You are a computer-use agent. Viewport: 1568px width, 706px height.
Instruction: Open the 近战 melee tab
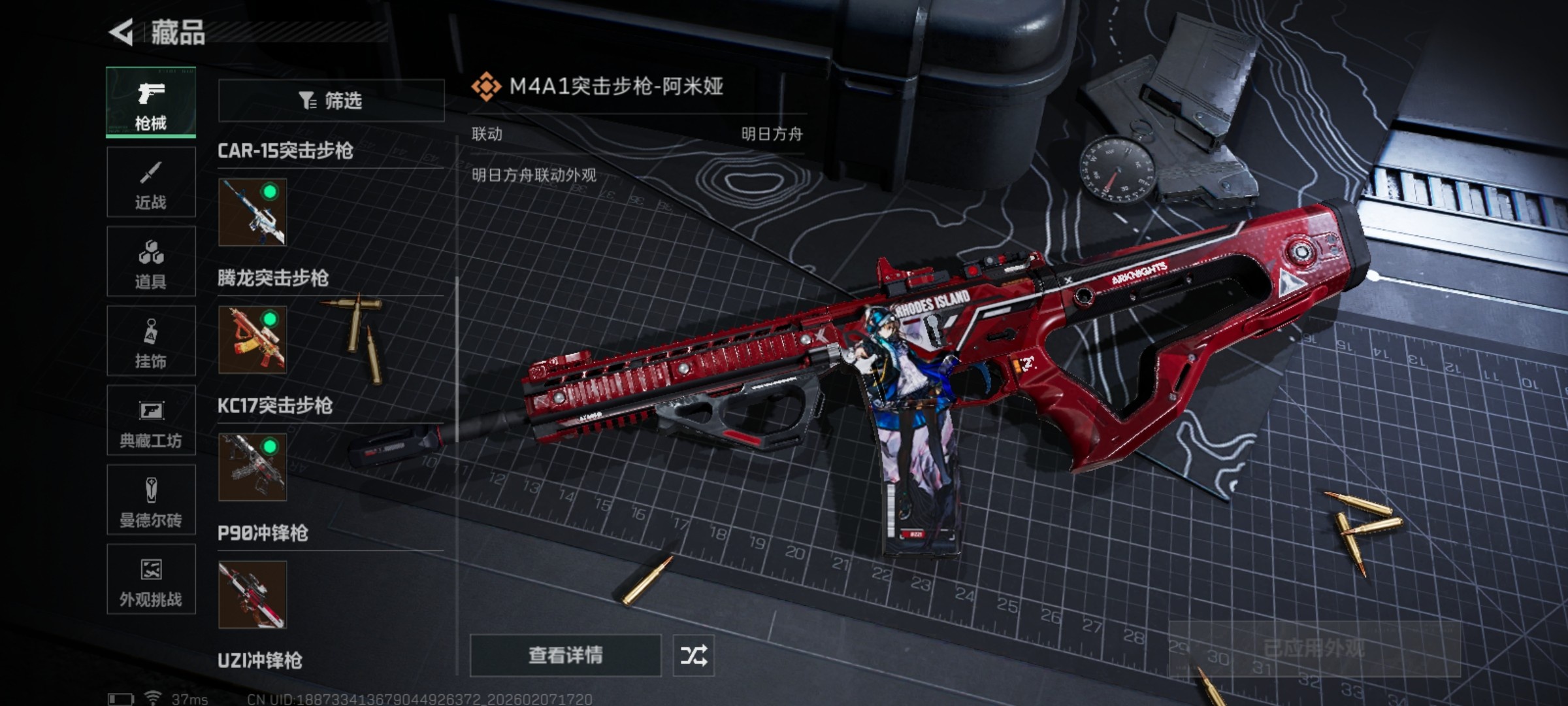pyautogui.click(x=151, y=182)
